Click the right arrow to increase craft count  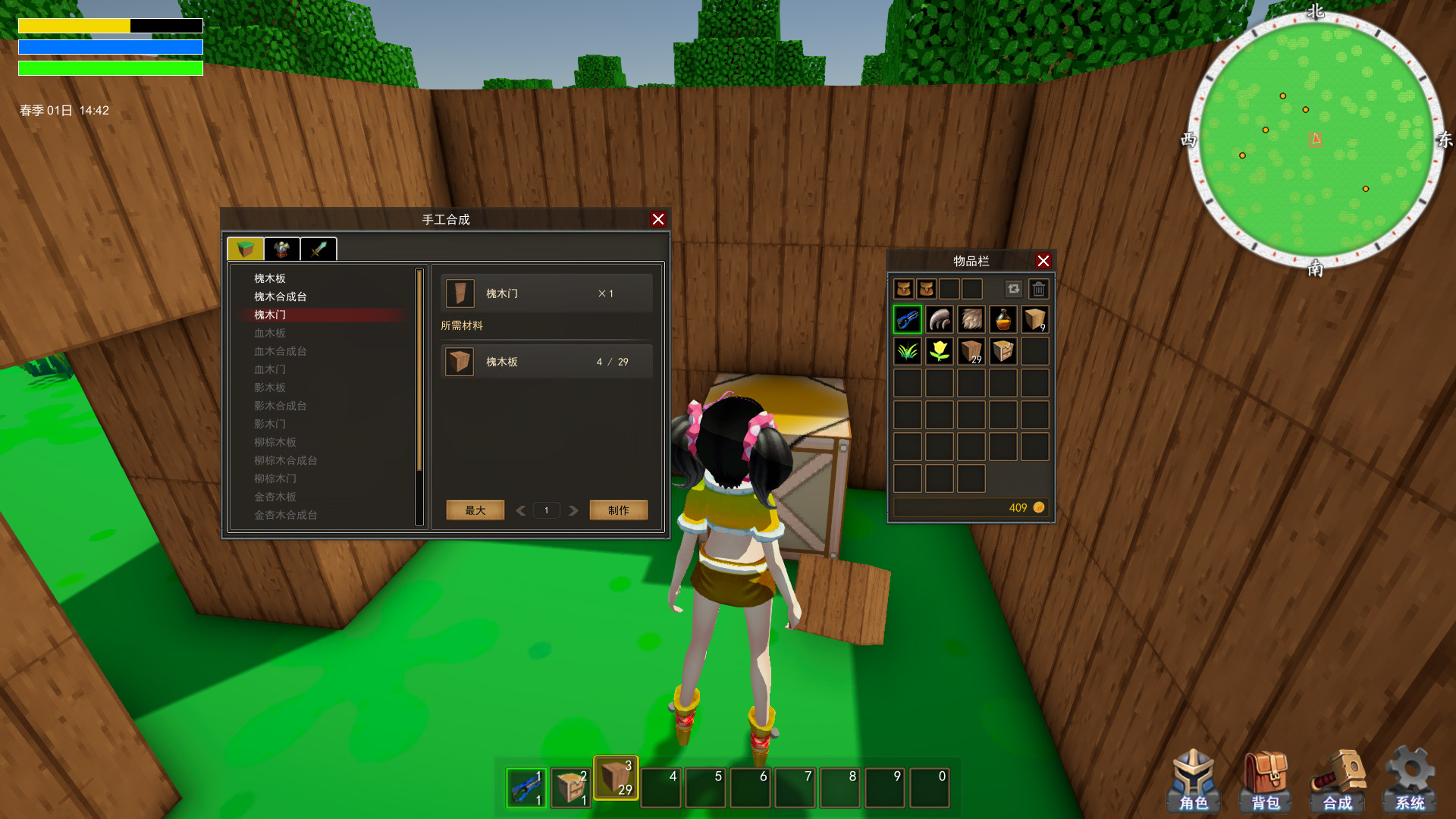573,510
